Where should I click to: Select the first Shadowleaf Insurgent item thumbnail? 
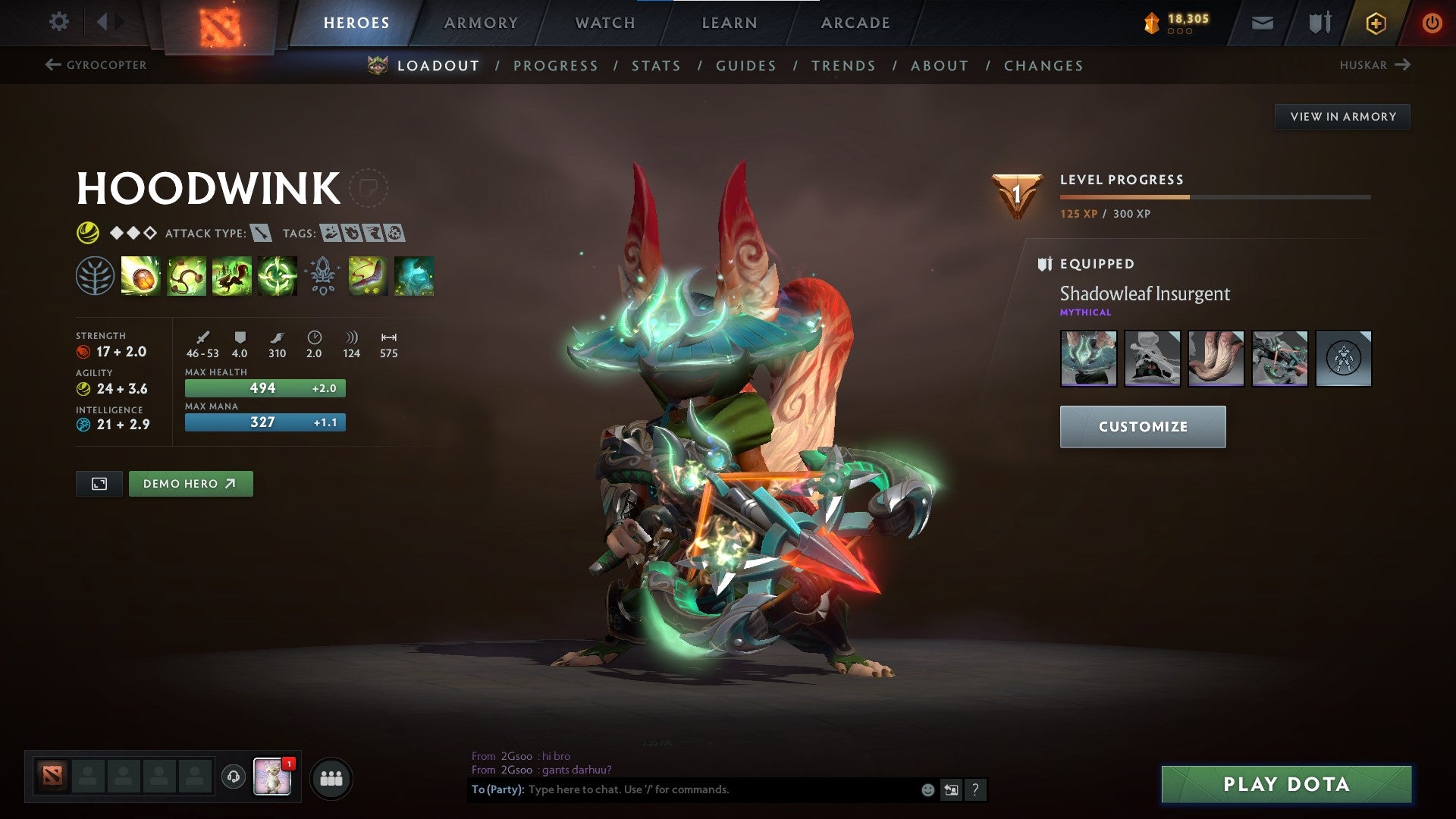click(1088, 359)
